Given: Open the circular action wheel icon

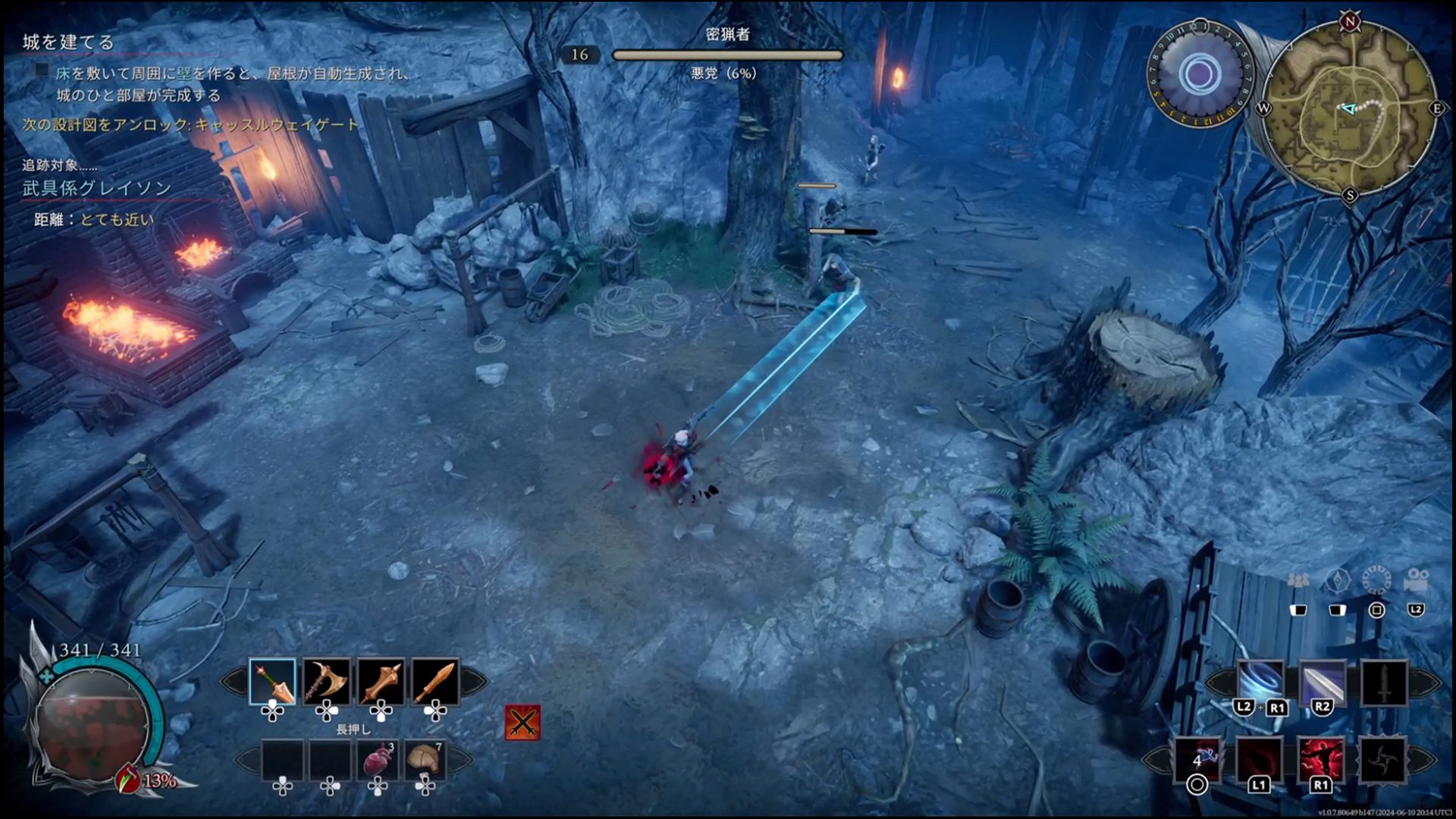Looking at the screenshot, I should point(1376,580).
